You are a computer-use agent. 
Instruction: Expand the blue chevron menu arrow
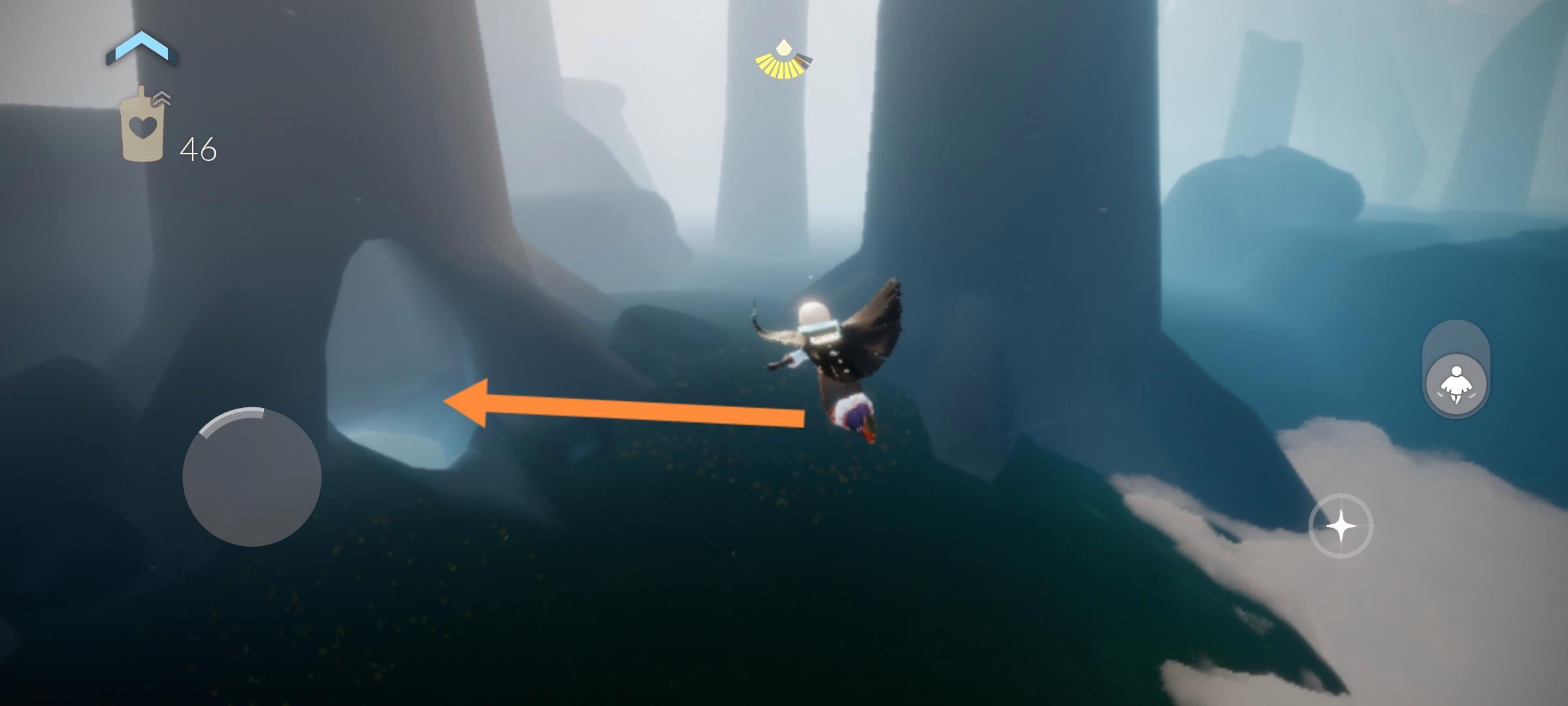coord(142,49)
